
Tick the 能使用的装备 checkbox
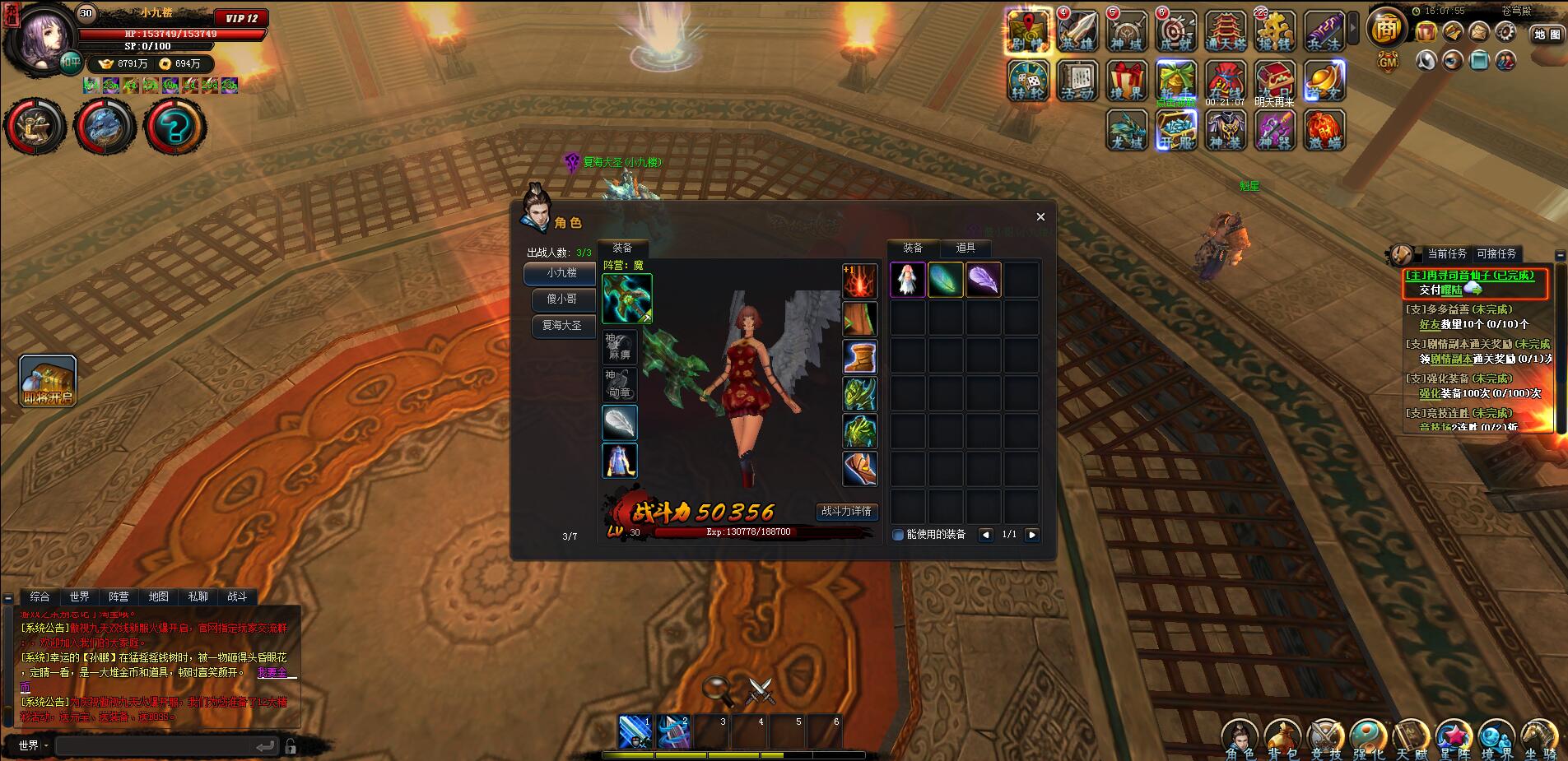tap(898, 535)
